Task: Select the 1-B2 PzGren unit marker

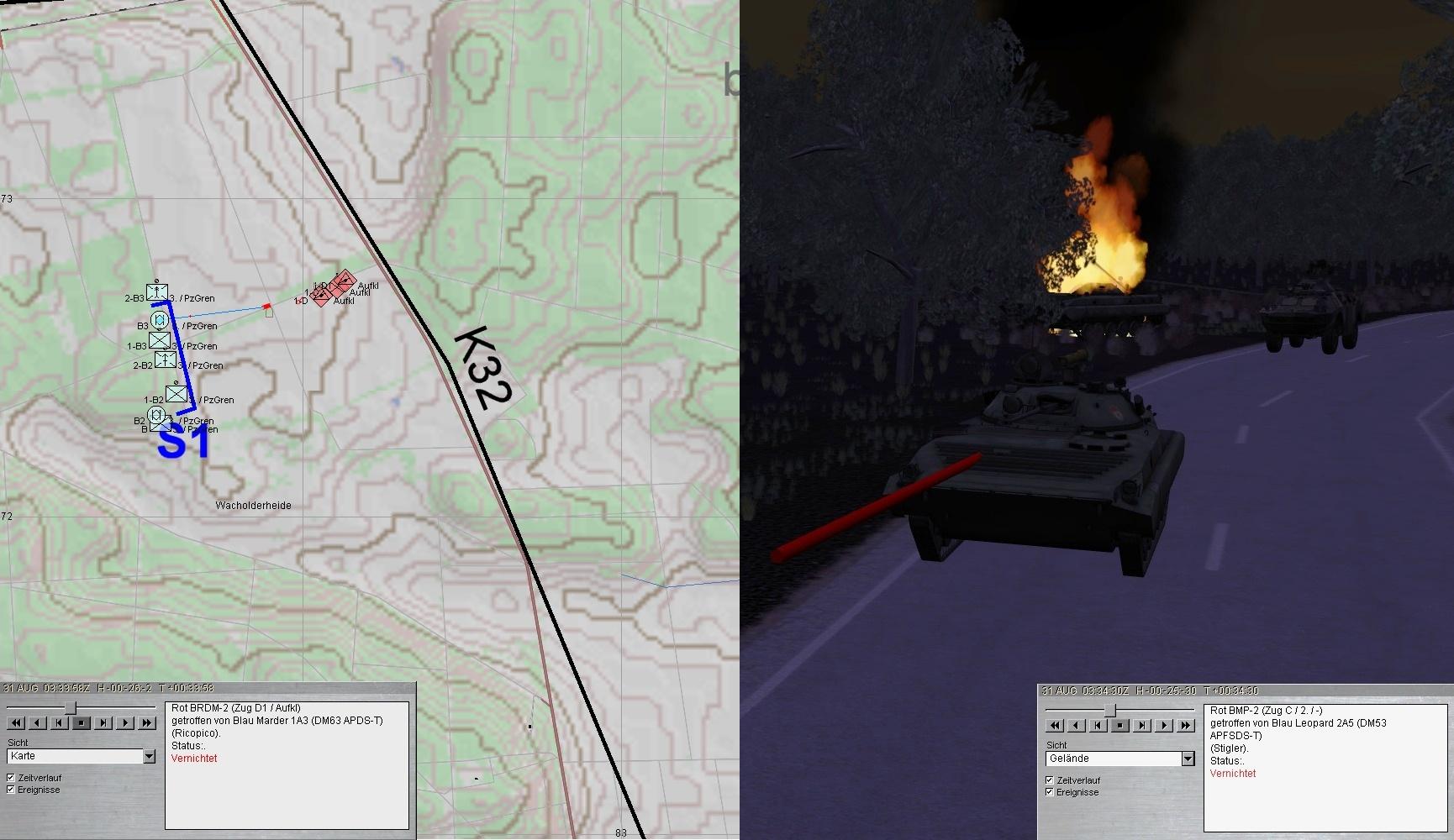Action: coord(176,393)
